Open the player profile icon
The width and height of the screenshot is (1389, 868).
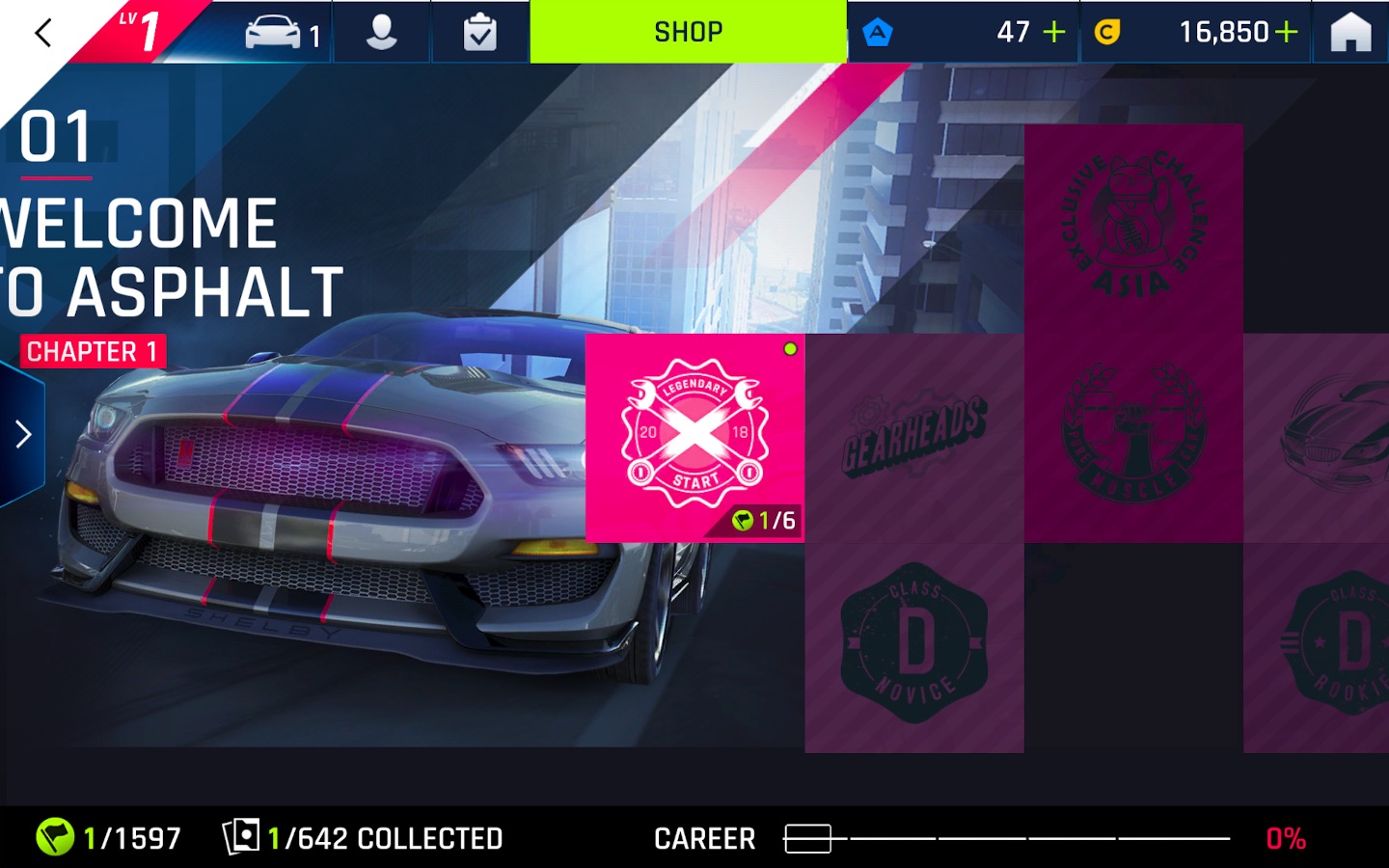382,33
